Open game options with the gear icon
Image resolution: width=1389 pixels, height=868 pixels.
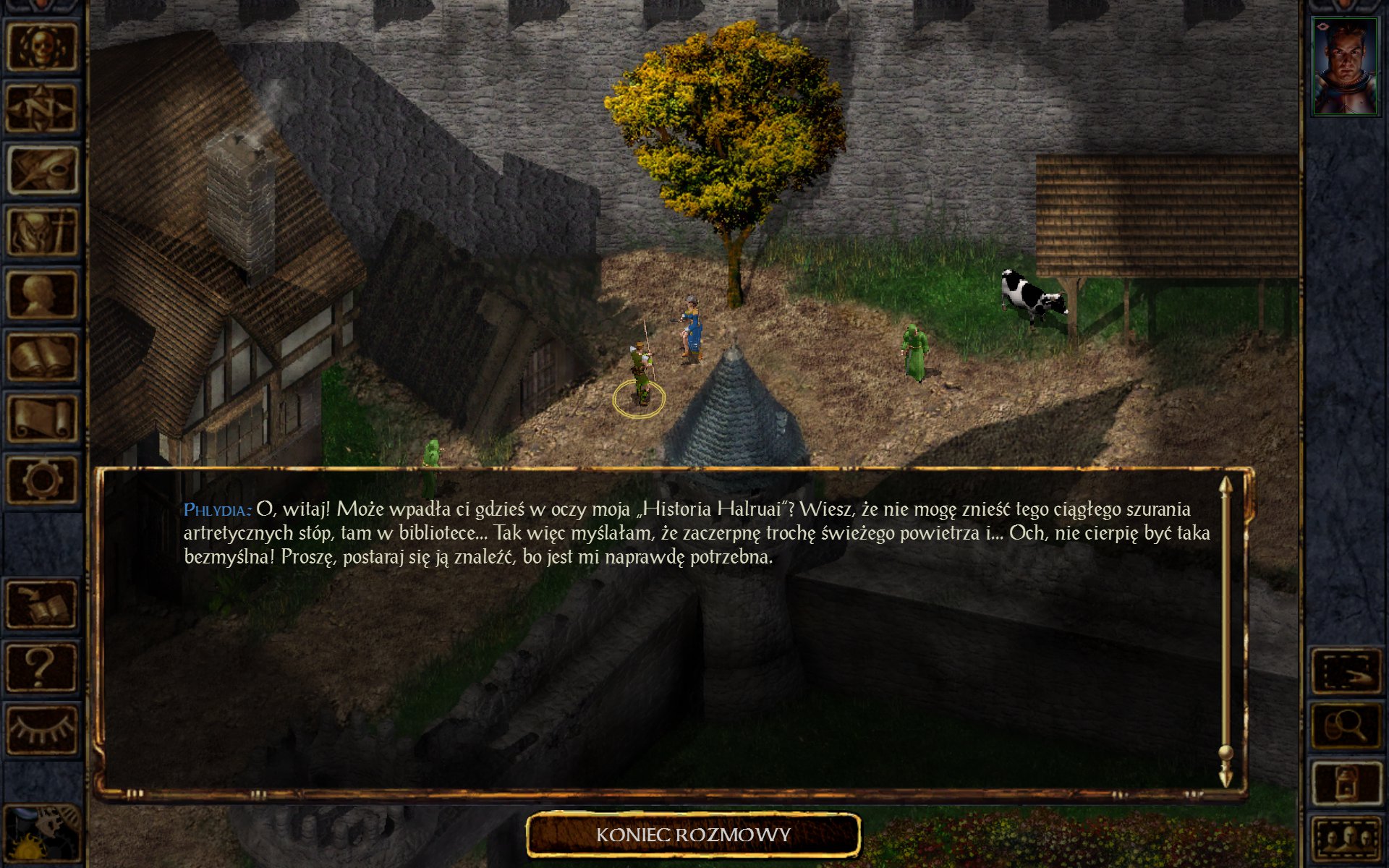[42, 480]
